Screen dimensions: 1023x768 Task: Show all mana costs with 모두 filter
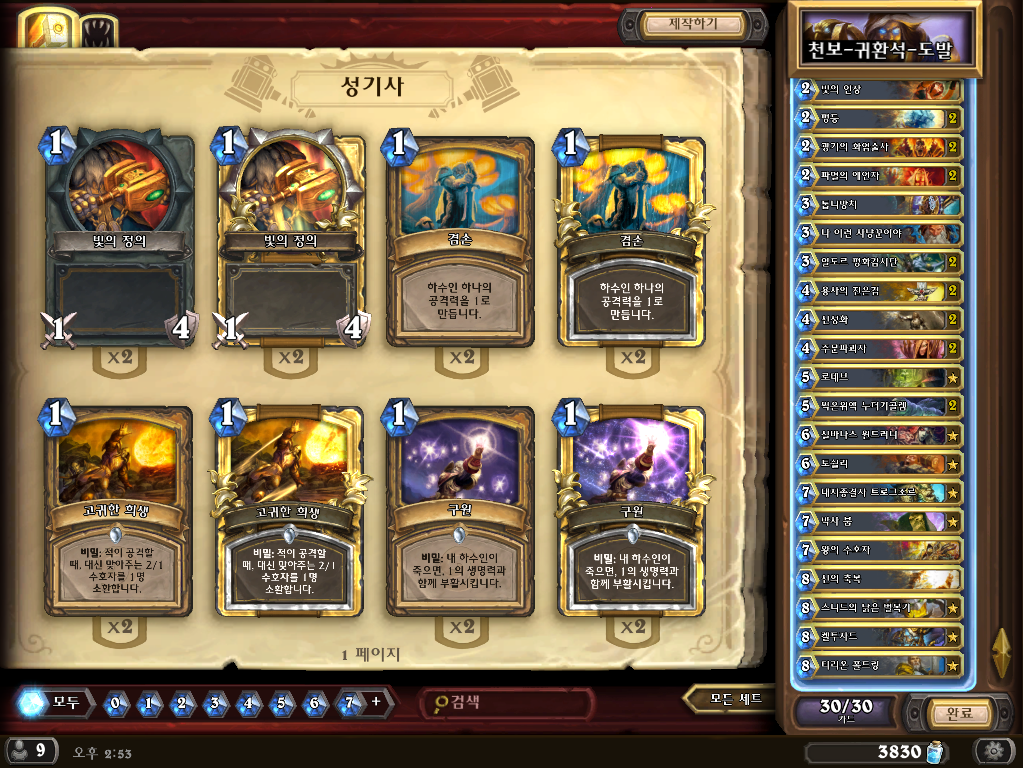pyautogui.click(x=60, y=702)
